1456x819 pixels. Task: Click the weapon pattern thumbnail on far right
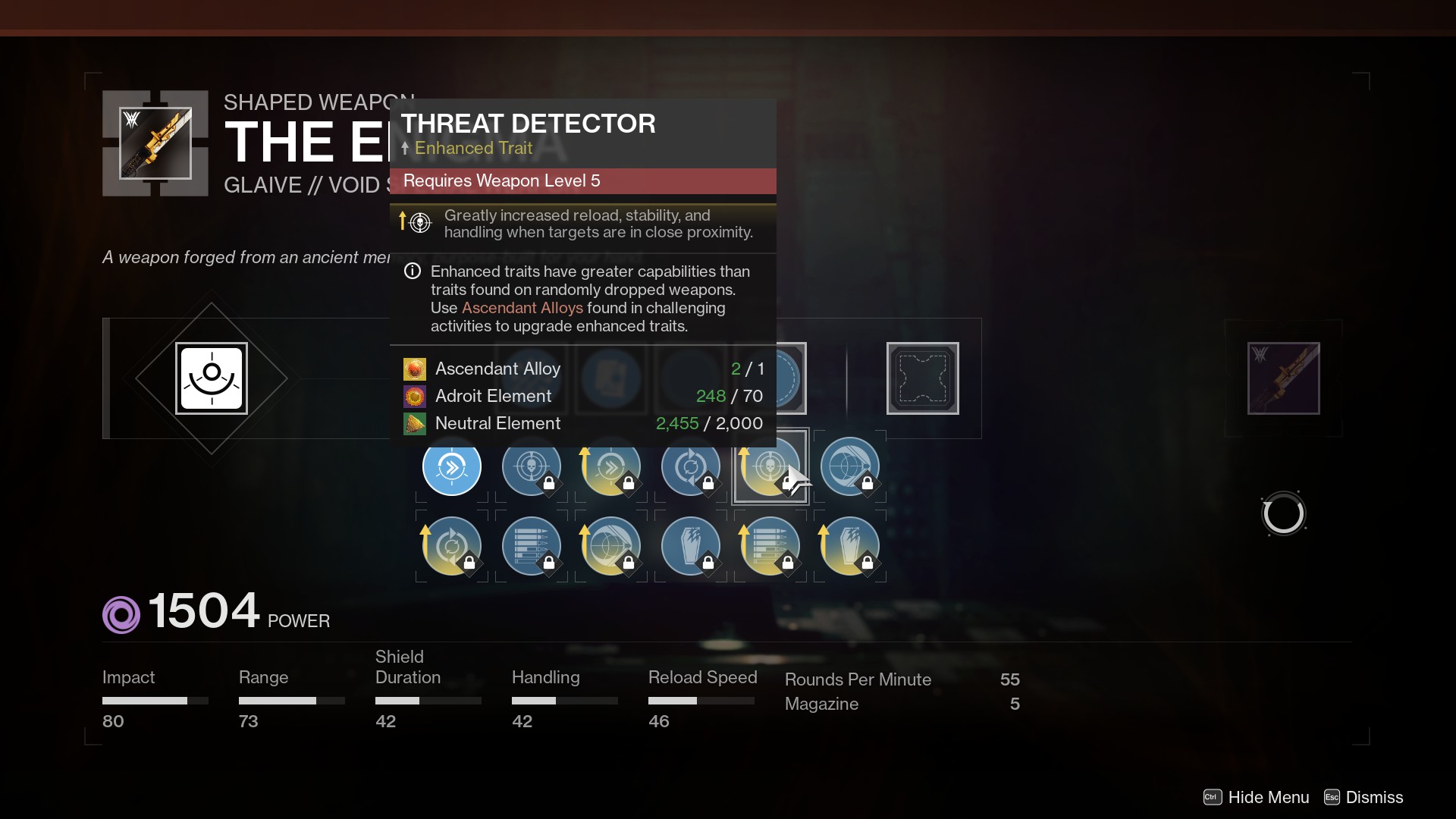click(x=1284, y=379)
